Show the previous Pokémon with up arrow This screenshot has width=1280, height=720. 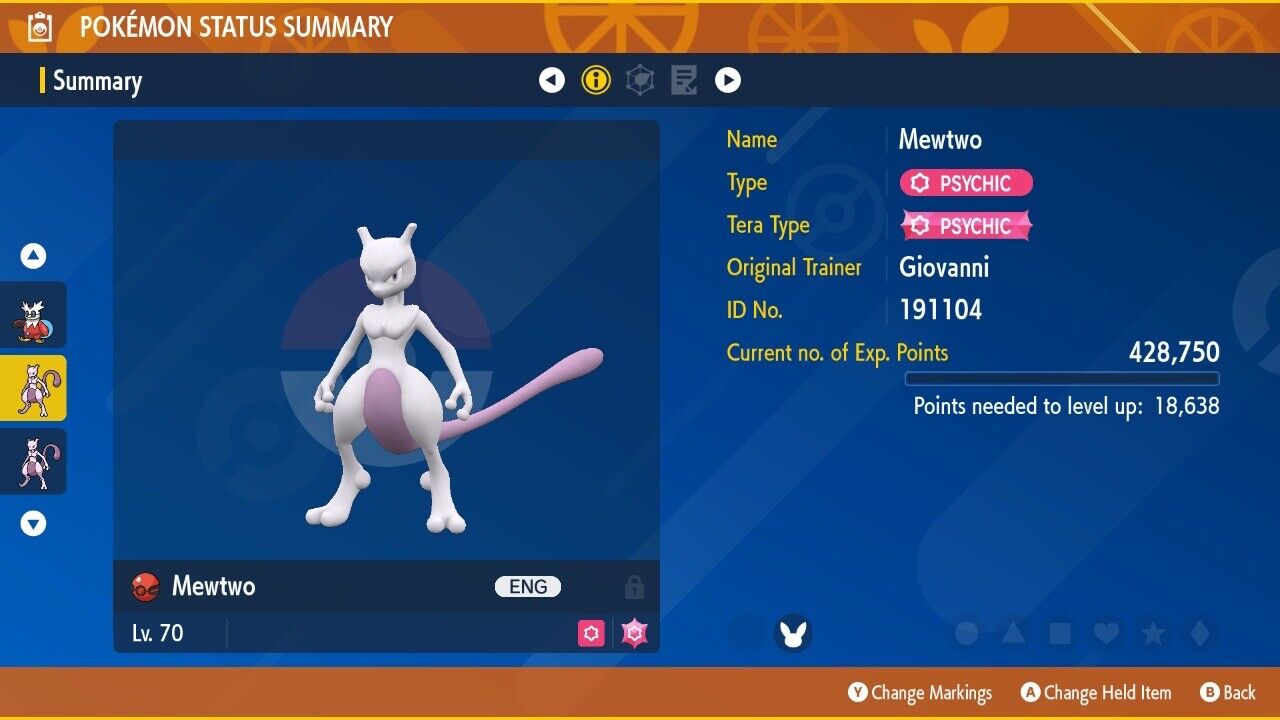(x=34, y=257)
